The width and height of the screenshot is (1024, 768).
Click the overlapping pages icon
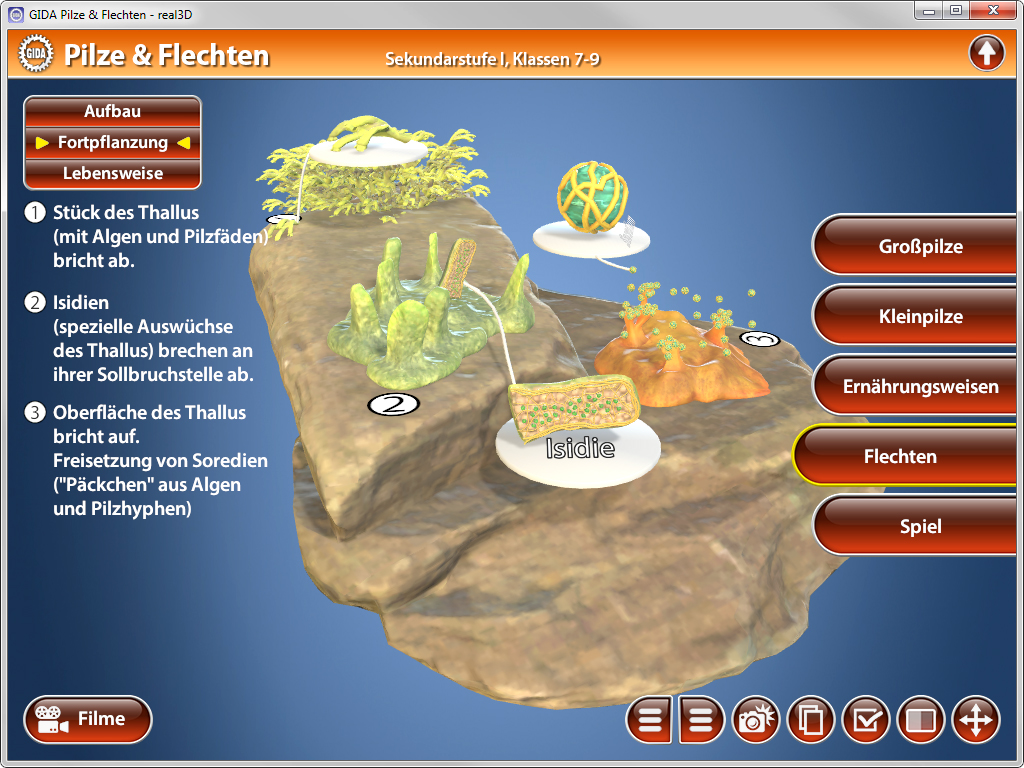[812, 720]
